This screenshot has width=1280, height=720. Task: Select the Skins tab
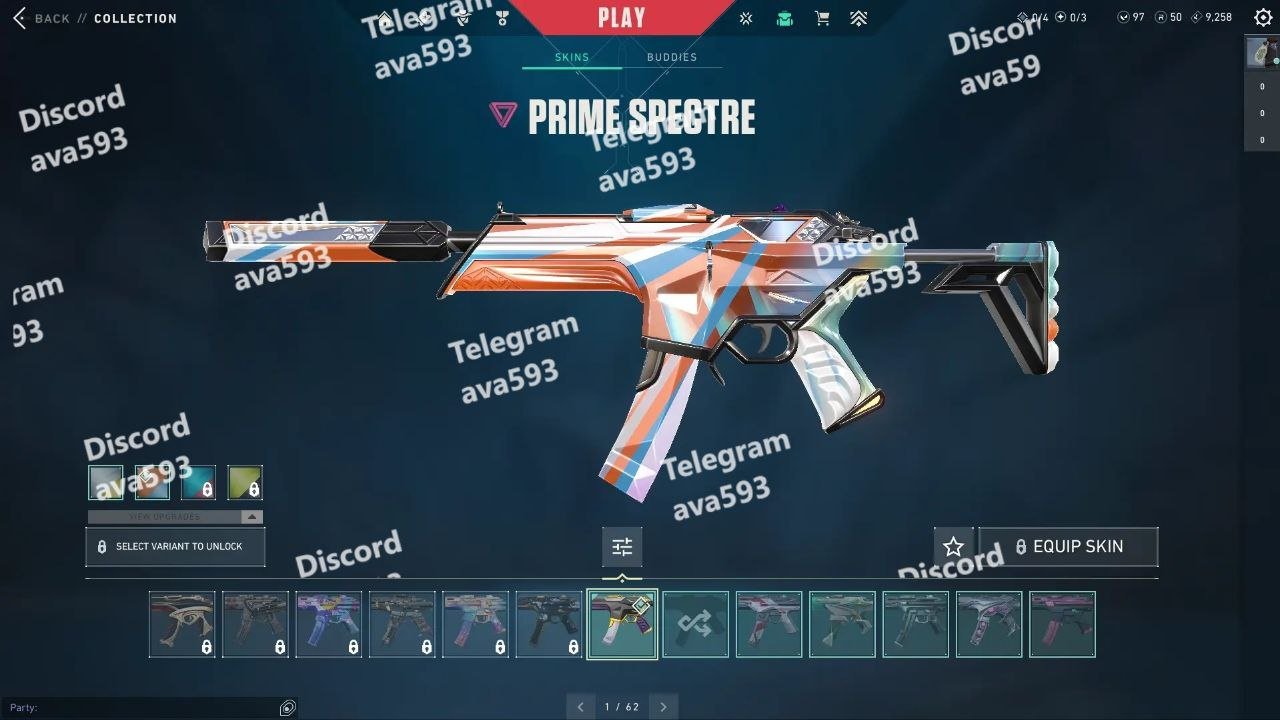coord(572,57)
